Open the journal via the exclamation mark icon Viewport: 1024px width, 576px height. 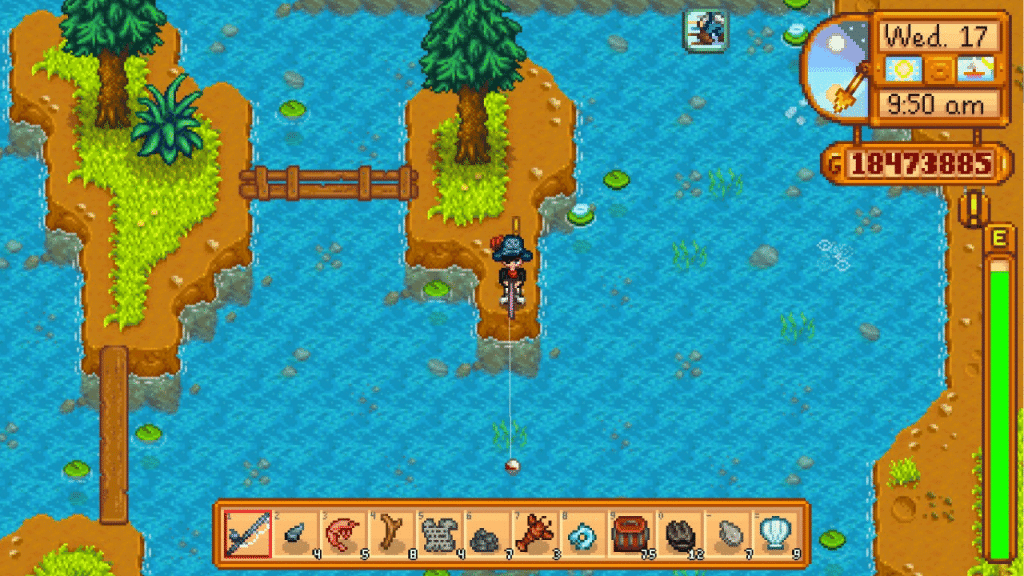pos(970,208)
